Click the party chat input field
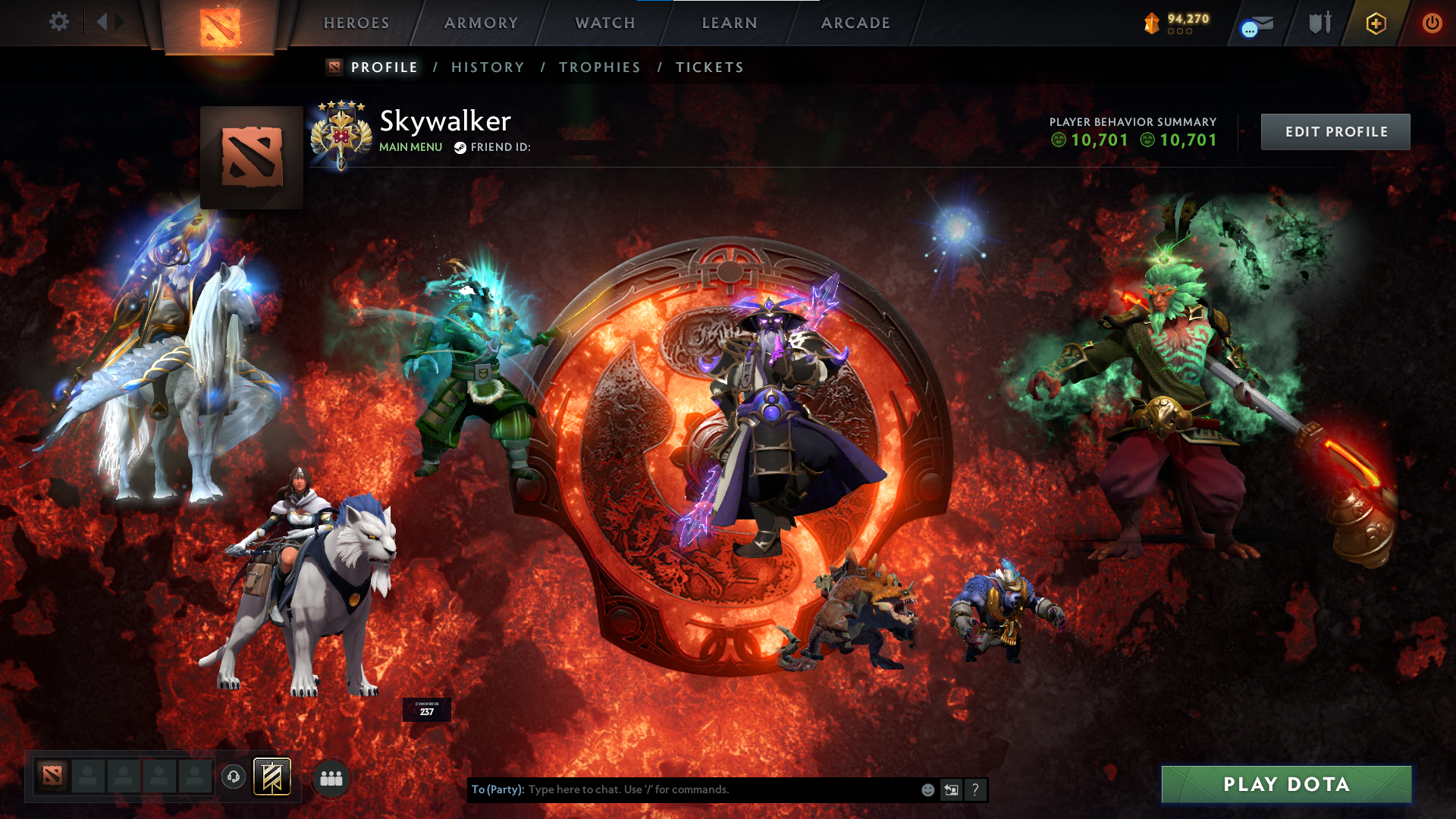 pyautogui.click(x=682, y=789)
